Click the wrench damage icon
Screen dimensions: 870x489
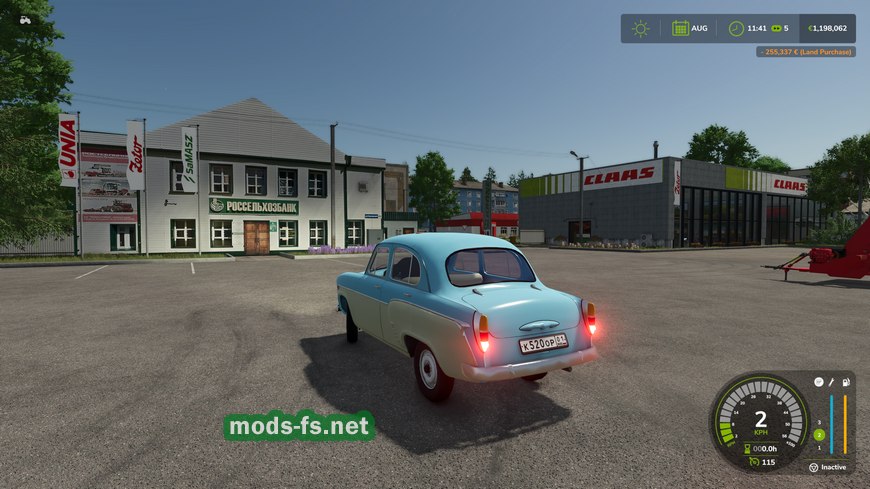[831, 382]
